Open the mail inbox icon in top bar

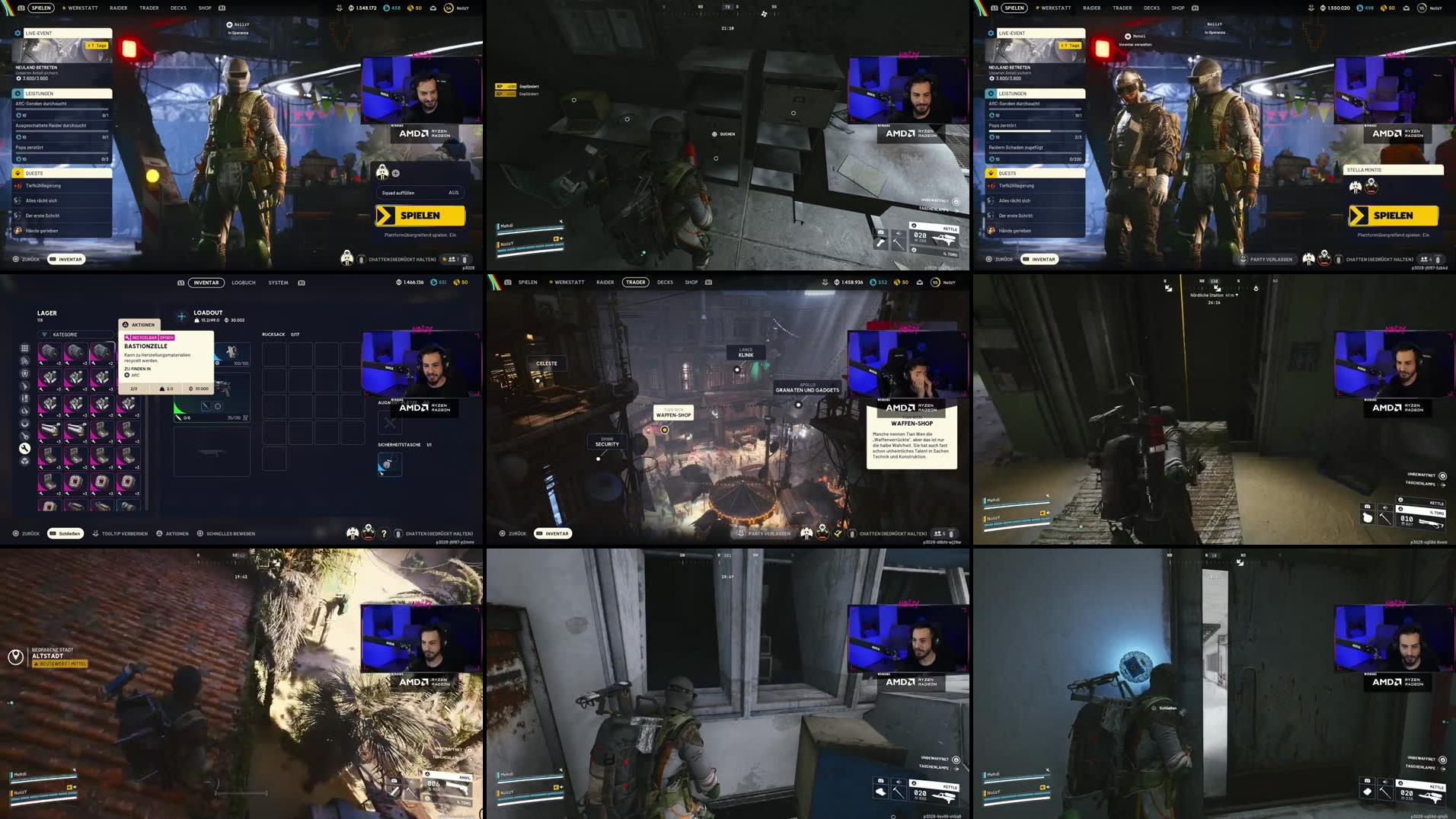pos(433,8)
